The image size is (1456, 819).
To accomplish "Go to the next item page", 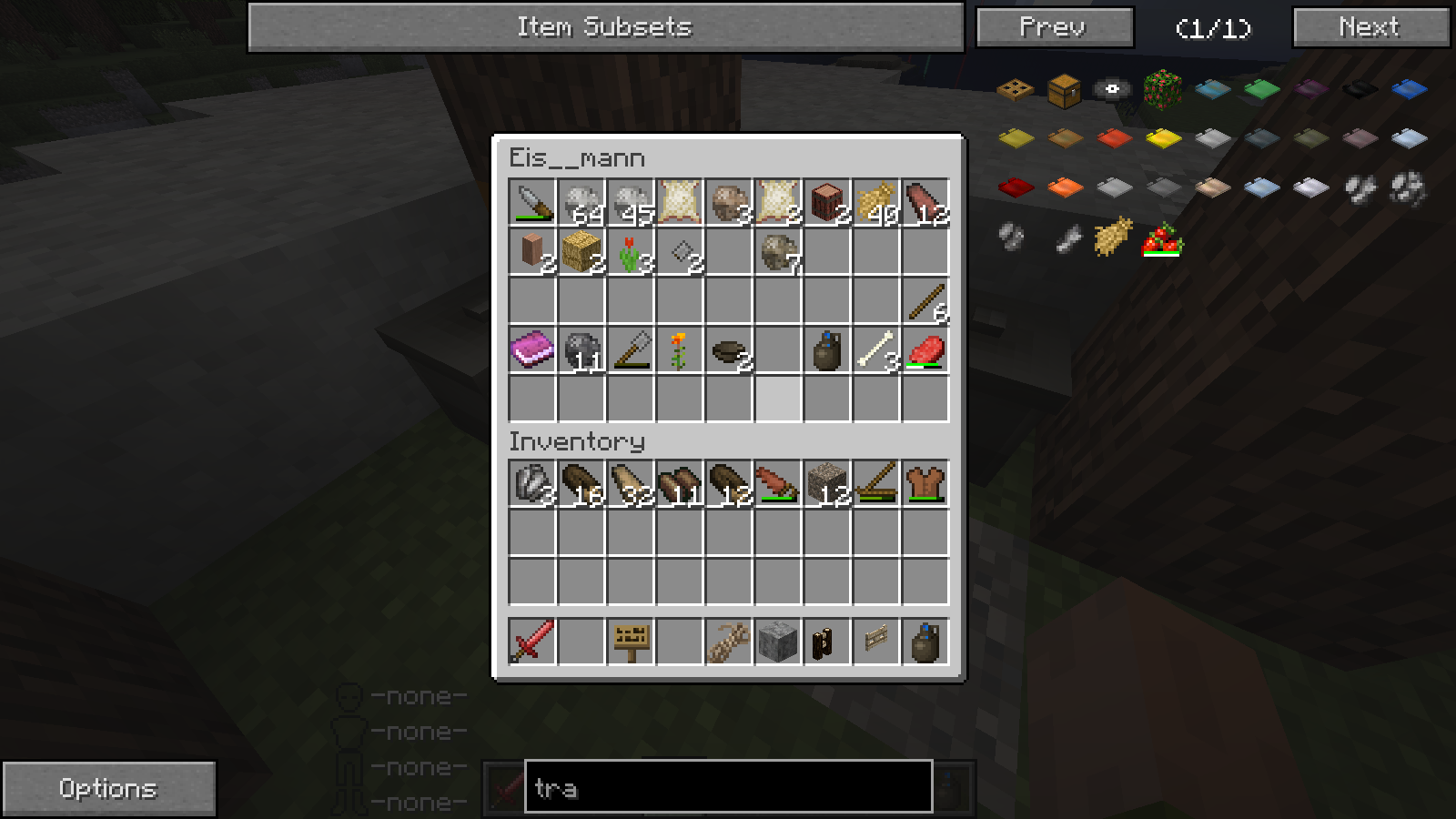I will (x=1370, y=27).
